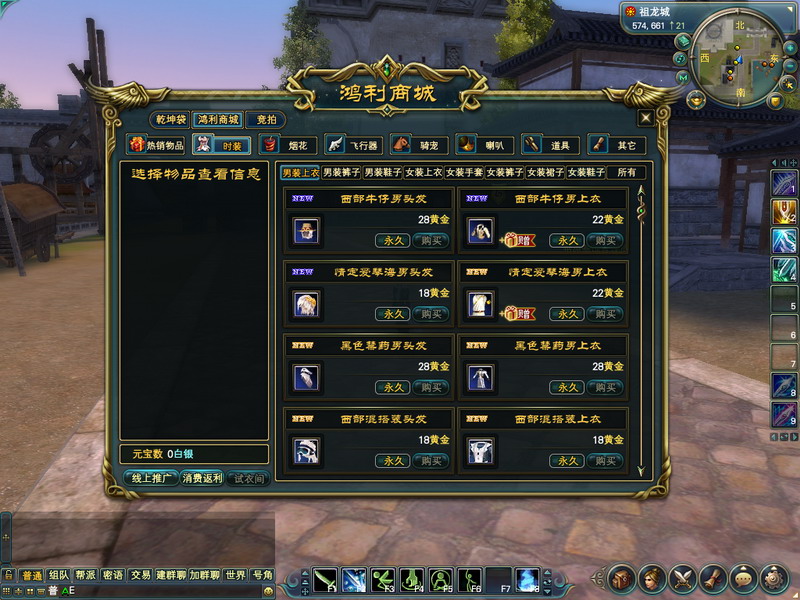
Task: Show 所有 fashion items
Action: [627, 173]
